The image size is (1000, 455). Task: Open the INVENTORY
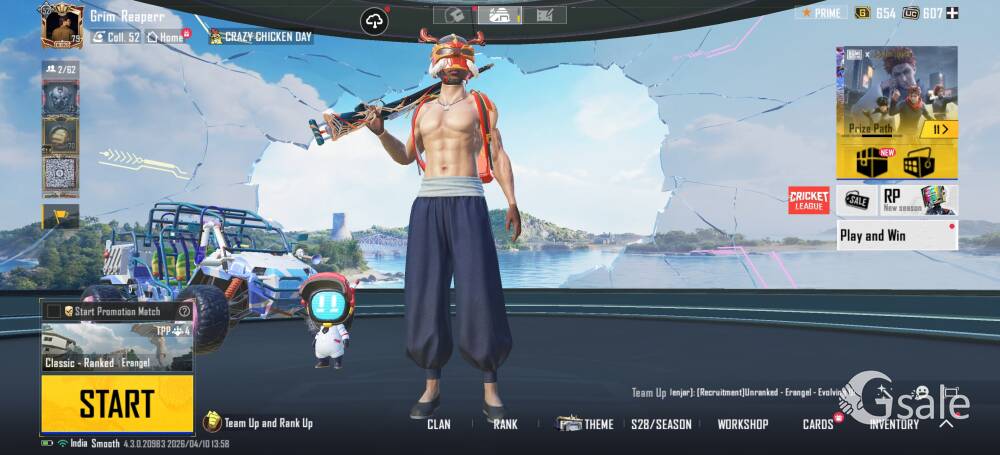894,424
